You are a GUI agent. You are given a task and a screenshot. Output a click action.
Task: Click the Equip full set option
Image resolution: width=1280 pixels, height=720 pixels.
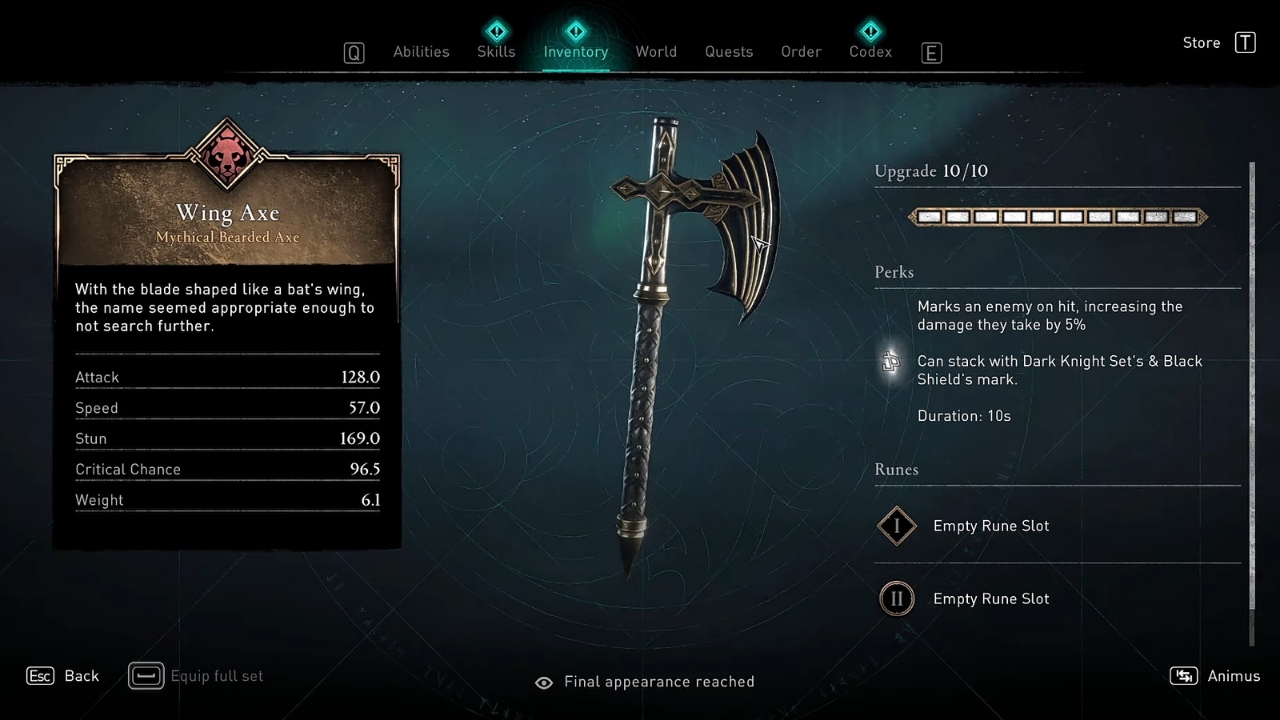point(198,676)
